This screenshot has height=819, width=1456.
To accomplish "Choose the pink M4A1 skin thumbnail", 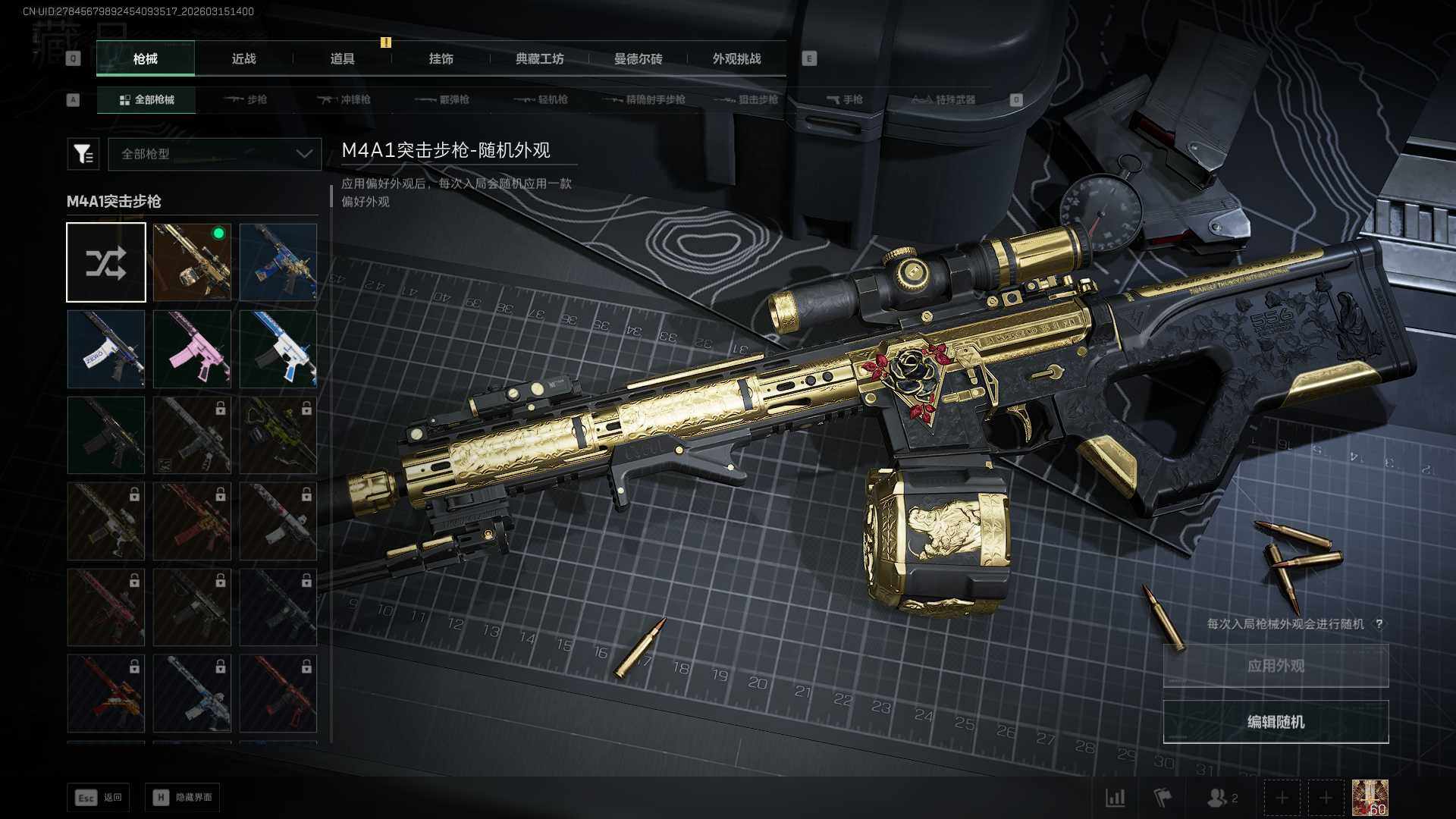I will pyautogui.click(x=192, y=349).
